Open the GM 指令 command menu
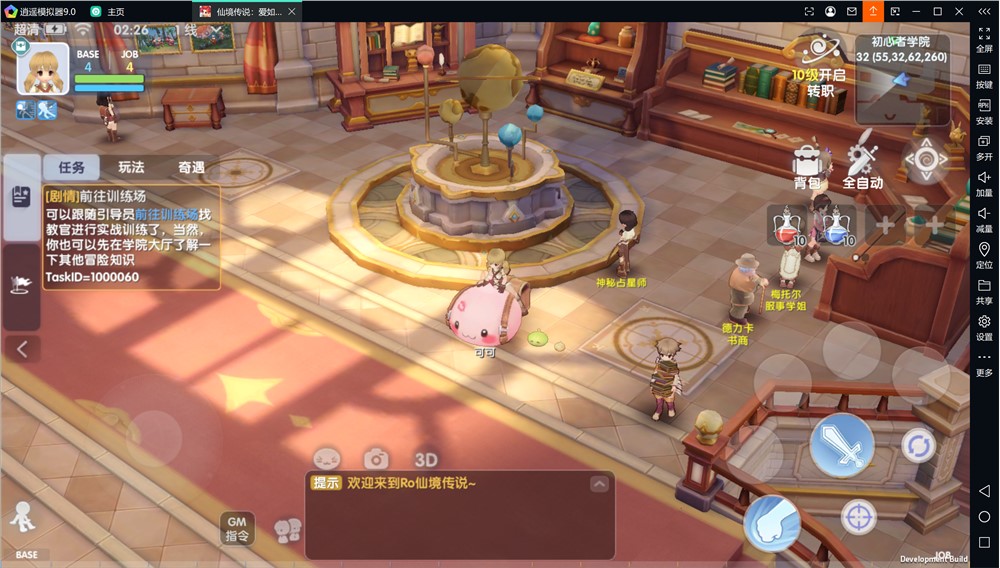The image size is (1000, 568). click(x=237, y=529)
